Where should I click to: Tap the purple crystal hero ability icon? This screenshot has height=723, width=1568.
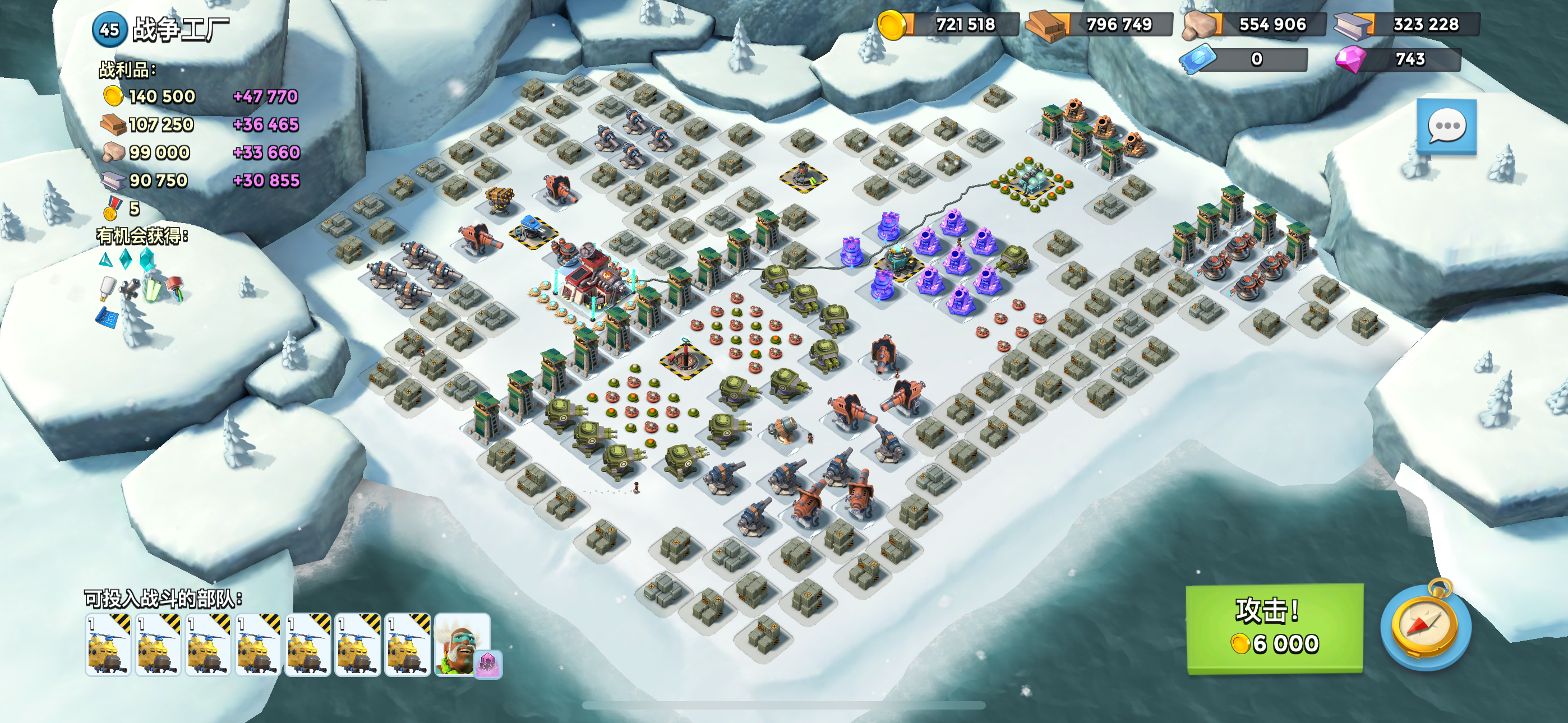[488, 664]
